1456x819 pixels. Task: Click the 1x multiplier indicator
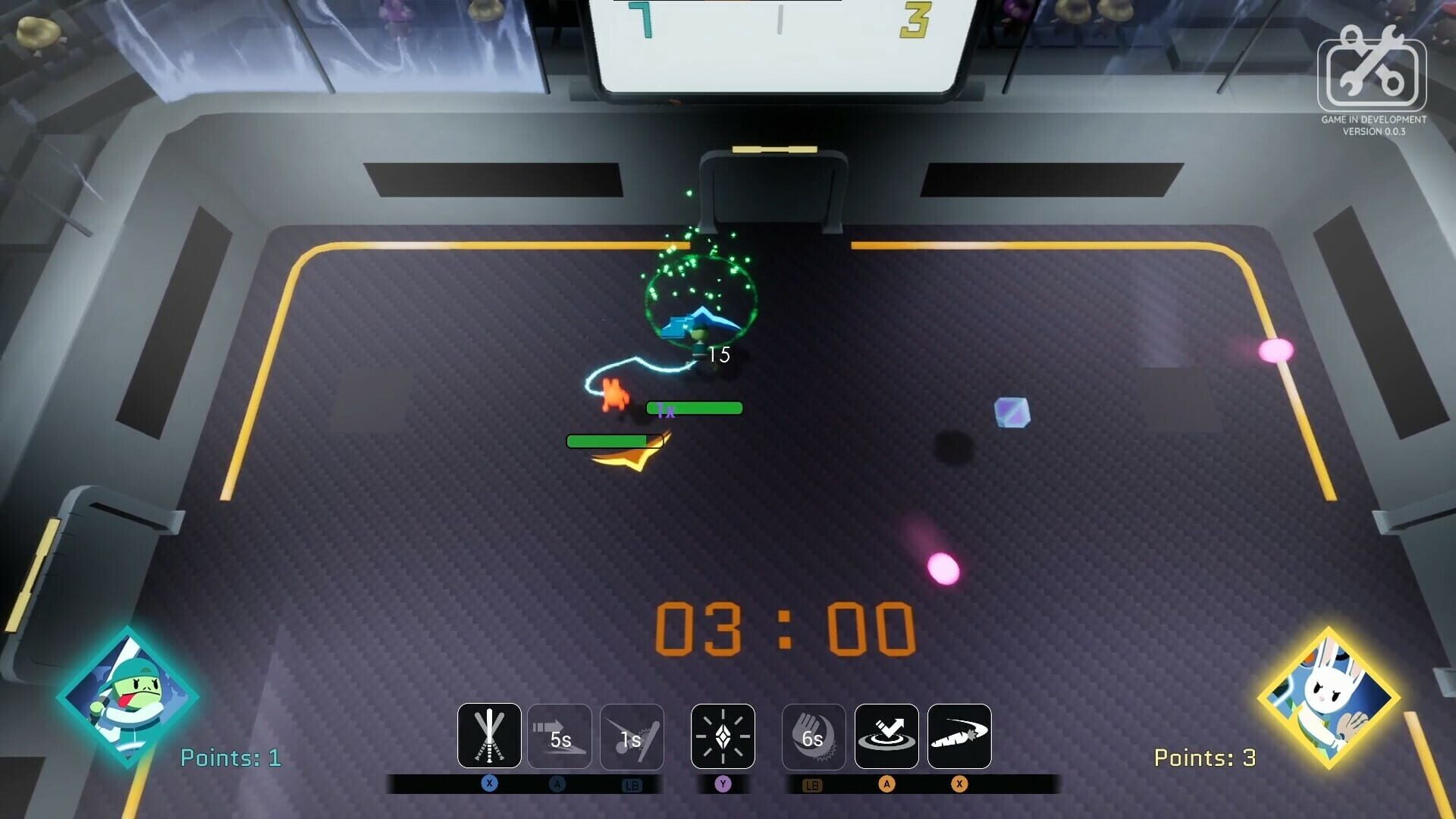point(665,410)
